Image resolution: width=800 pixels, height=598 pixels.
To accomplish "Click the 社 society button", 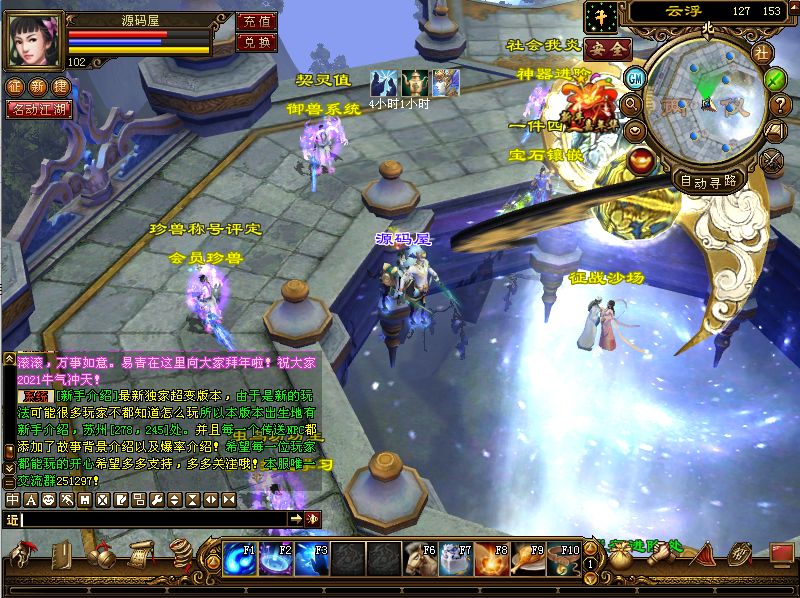I will (762, 52).
